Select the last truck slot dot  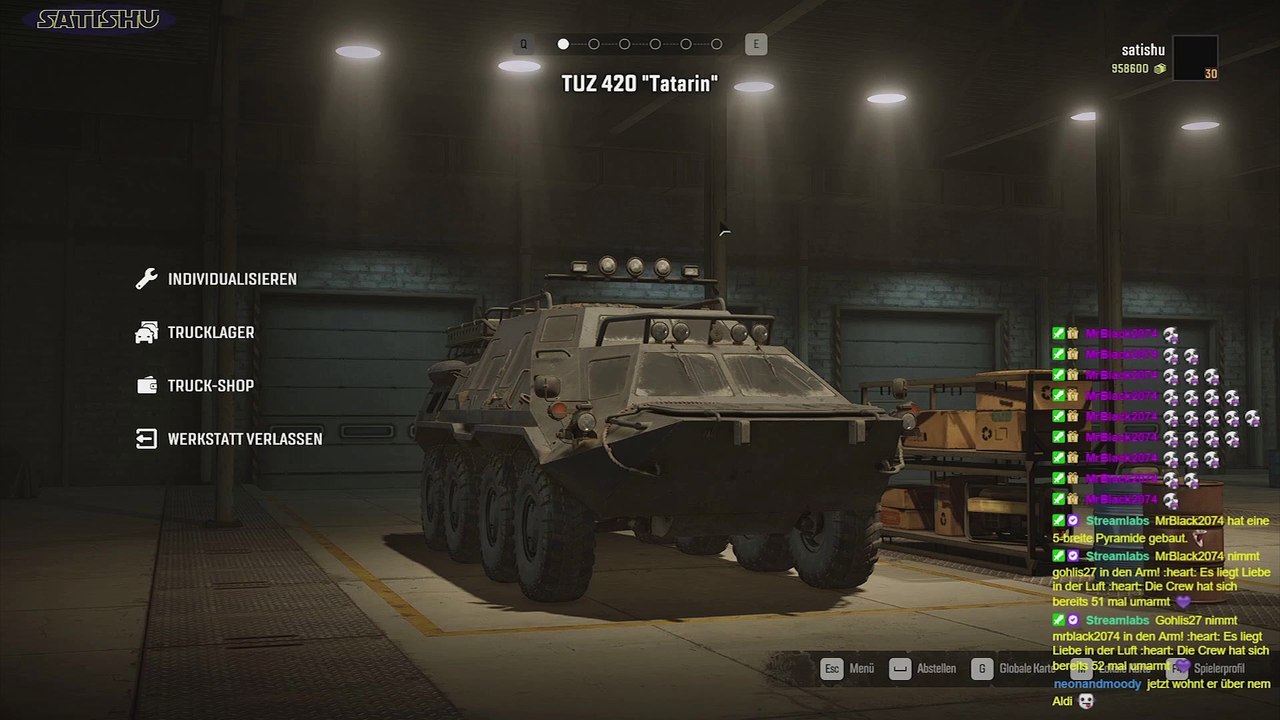[x=717, y=44]
